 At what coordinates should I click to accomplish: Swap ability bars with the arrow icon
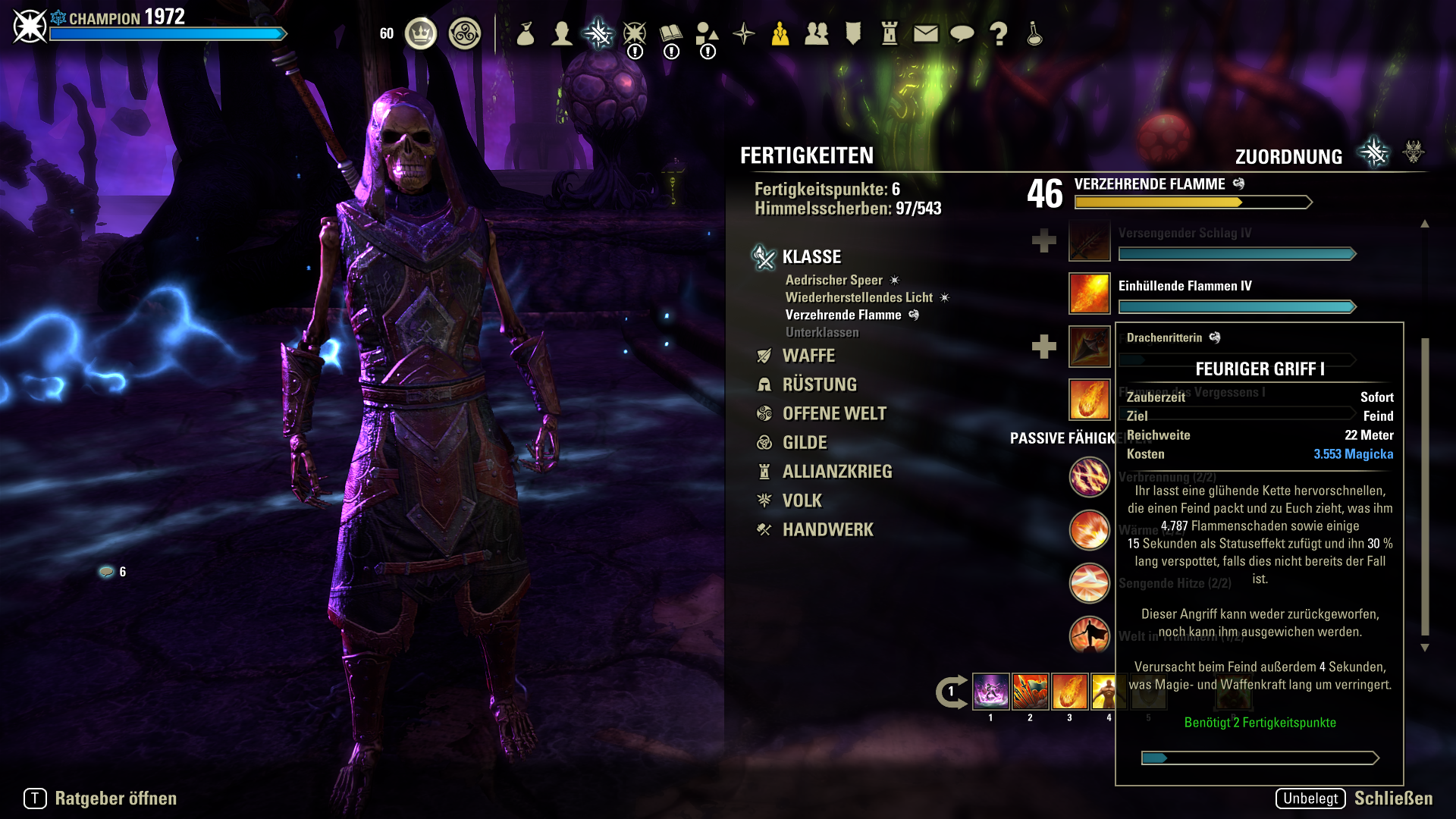pyautogui.click(x=951, y=692)
